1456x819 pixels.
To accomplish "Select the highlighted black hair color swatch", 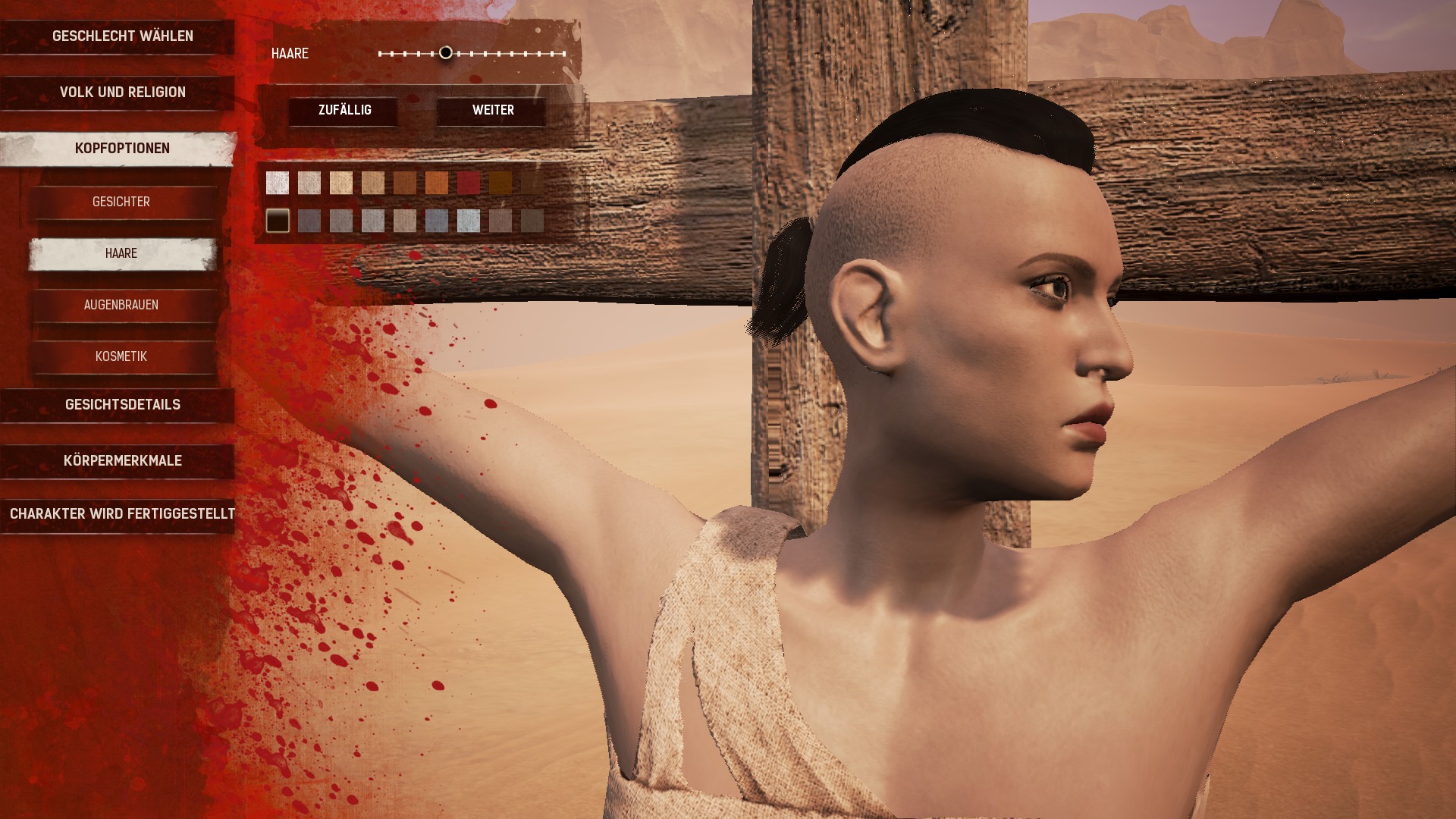I will [x=278, y=221].
